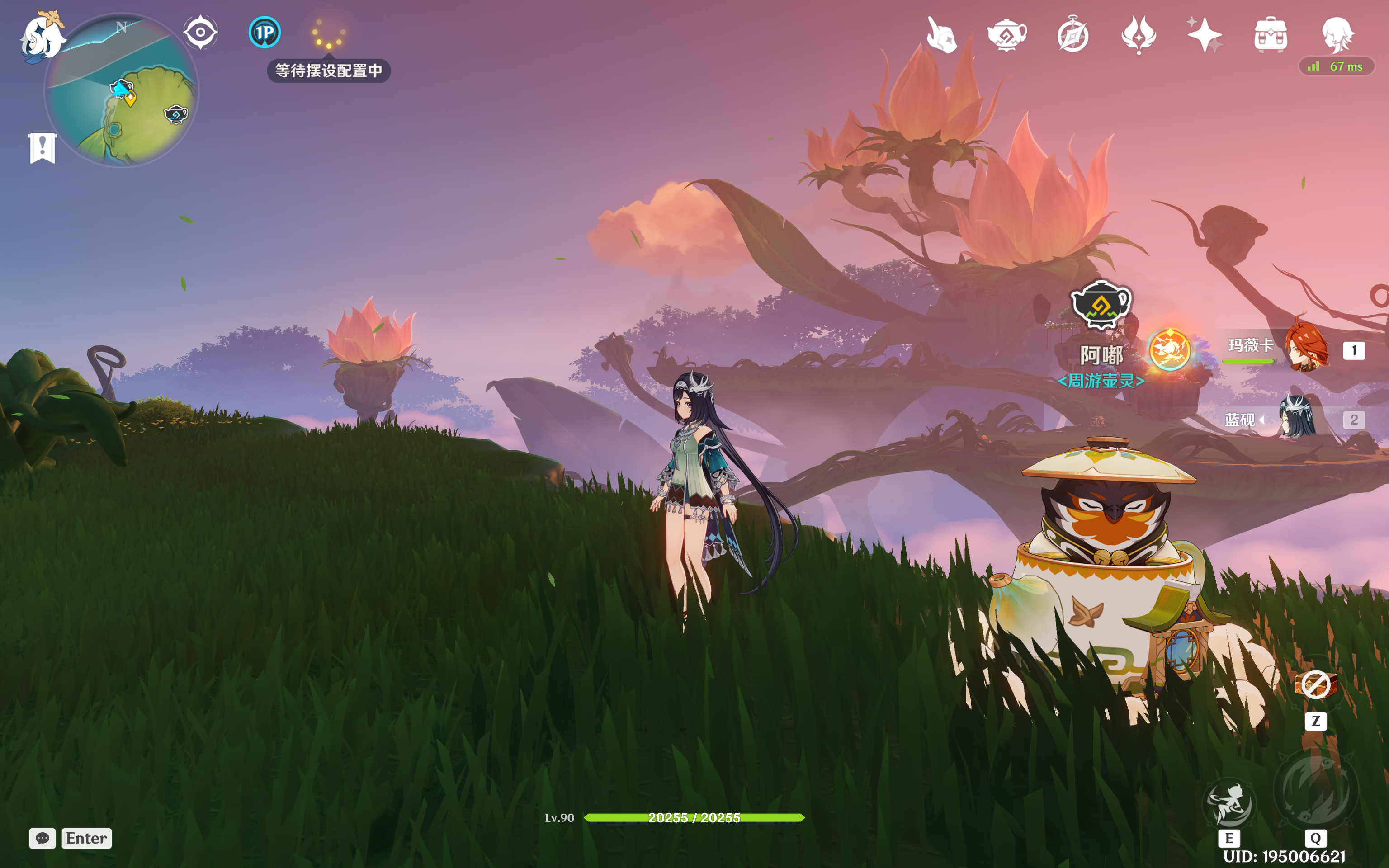1389x868 pixels.
Task: Open the circular minimap
Action: click(x=122, y=92)
